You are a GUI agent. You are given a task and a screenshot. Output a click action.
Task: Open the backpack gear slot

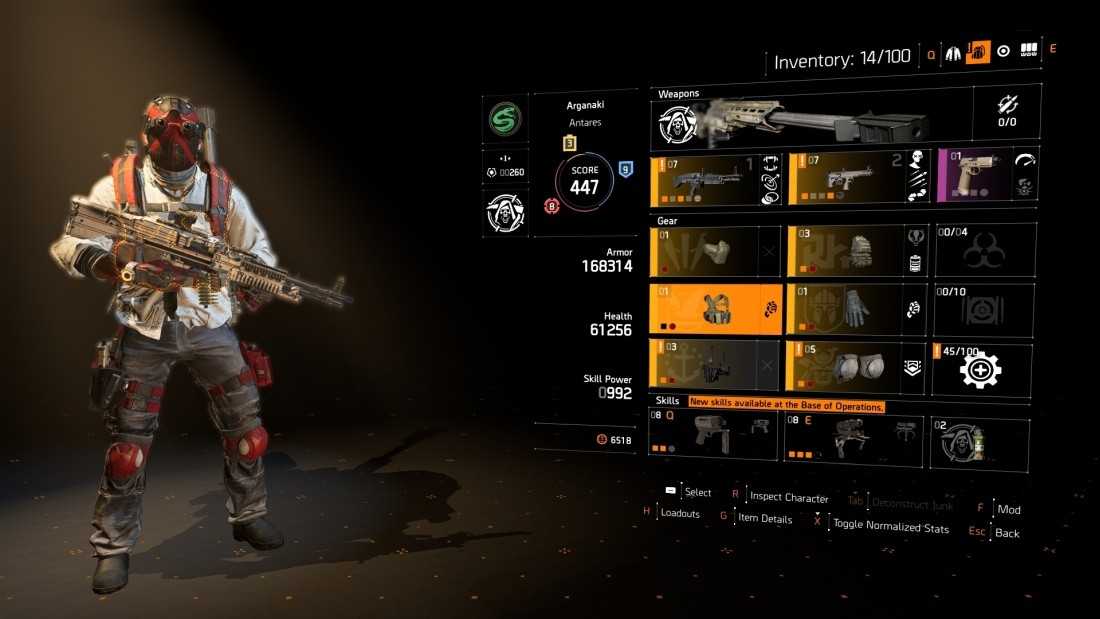[x=857, y=249]
